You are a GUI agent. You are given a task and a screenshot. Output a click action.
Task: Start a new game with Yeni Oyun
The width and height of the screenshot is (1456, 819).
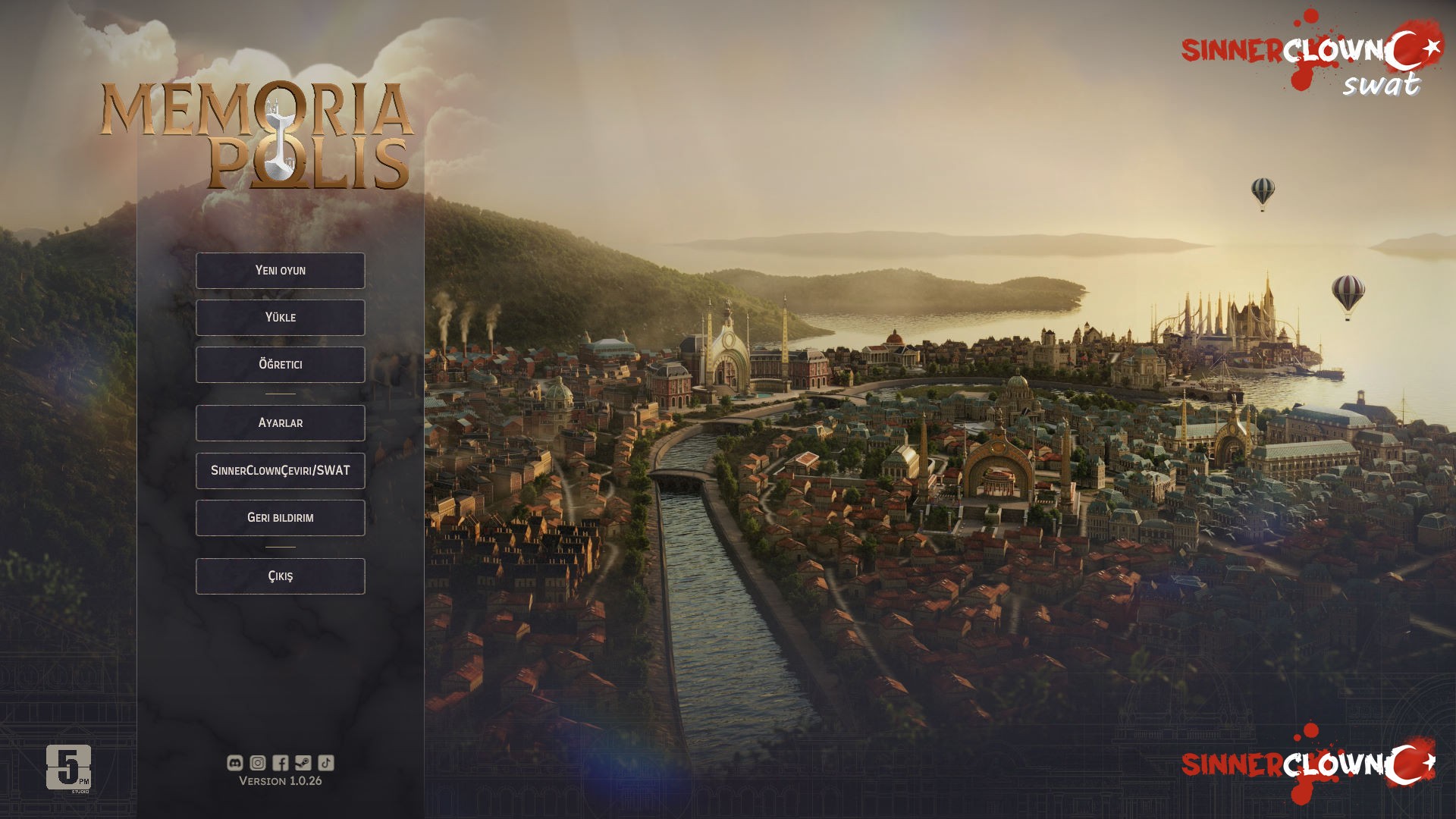[x=280, y=271]
